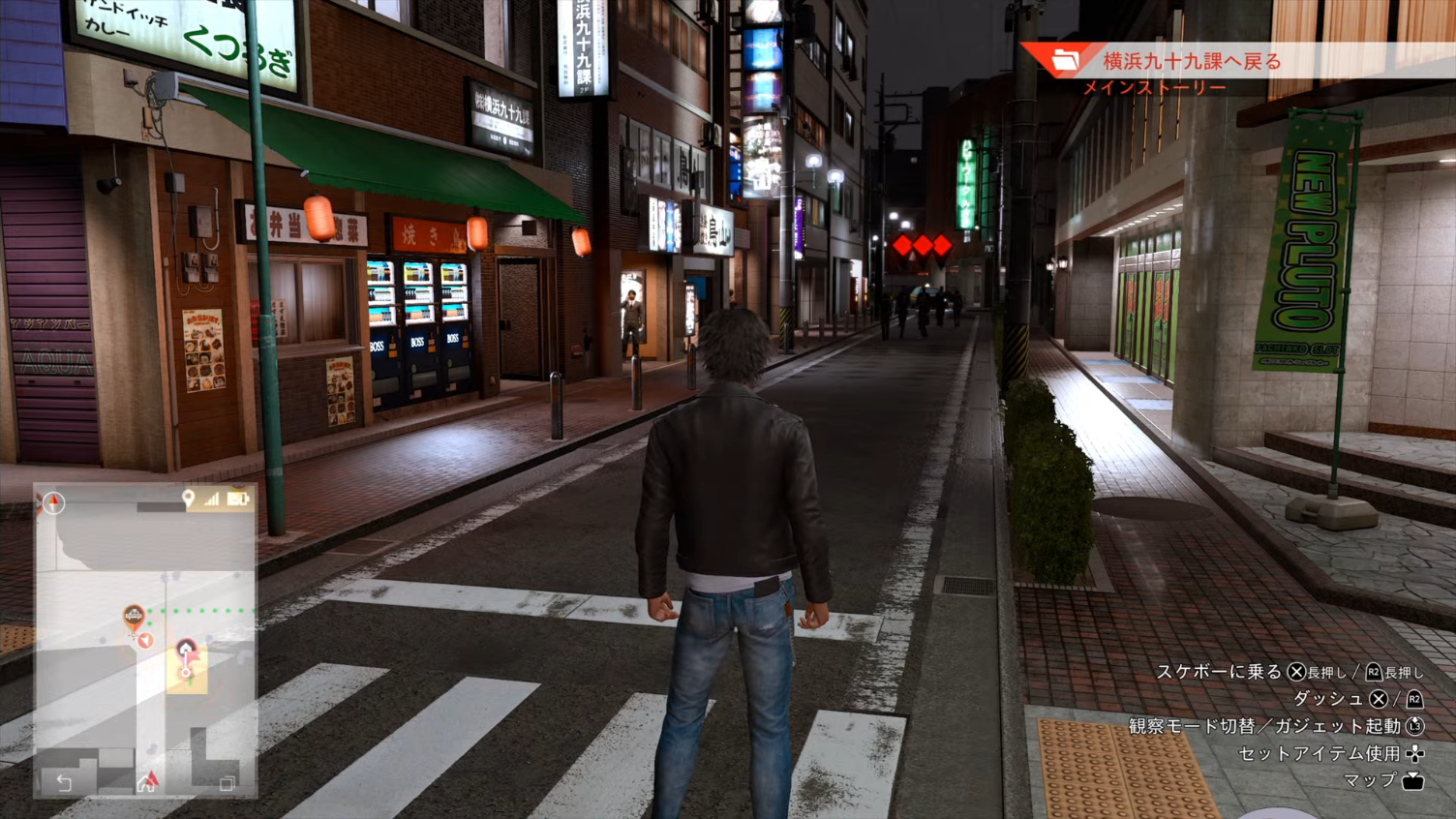Tap the home button on the minimap phone
Screen dimensions: 1456x819
pos(146,782)
